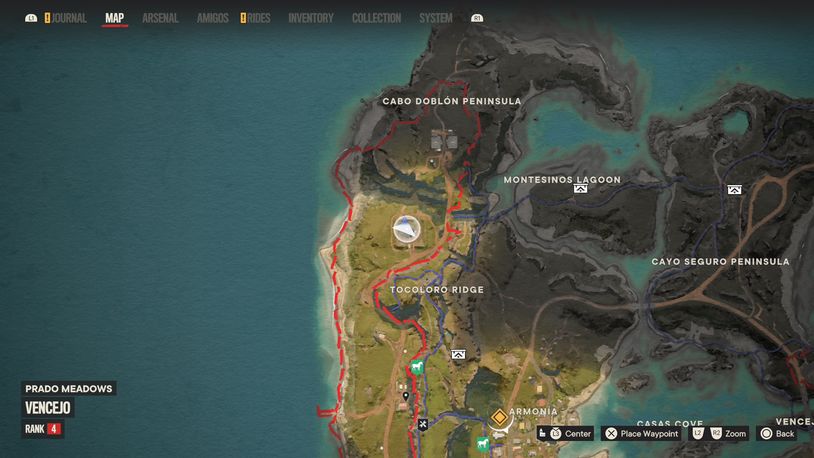Go to the Amigos tab

point(212,18)
